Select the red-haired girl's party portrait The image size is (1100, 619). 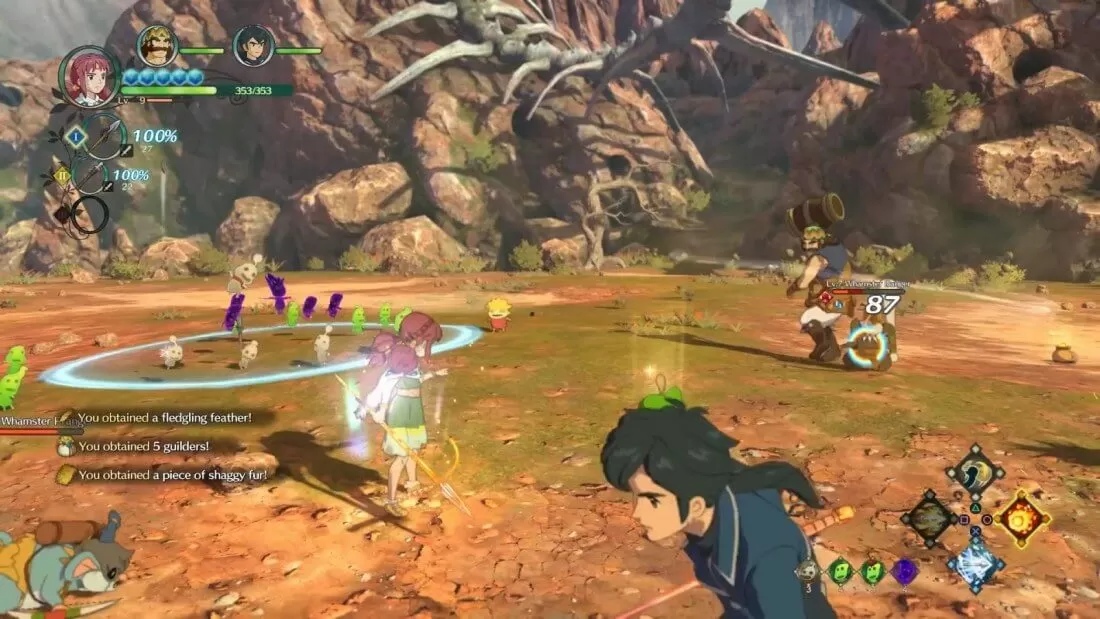tap(89, 77)
